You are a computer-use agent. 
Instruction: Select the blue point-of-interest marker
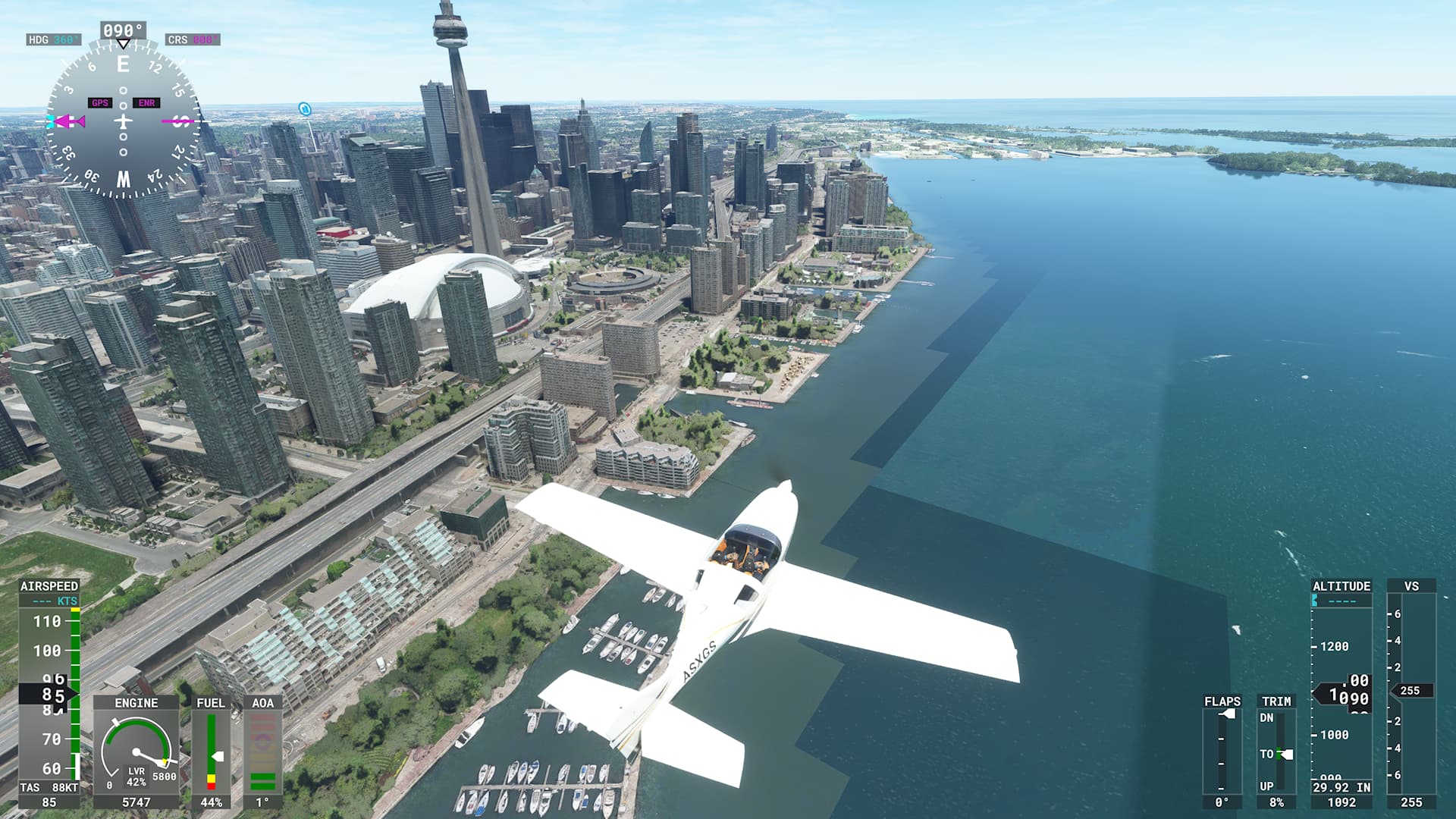(304, 109)
